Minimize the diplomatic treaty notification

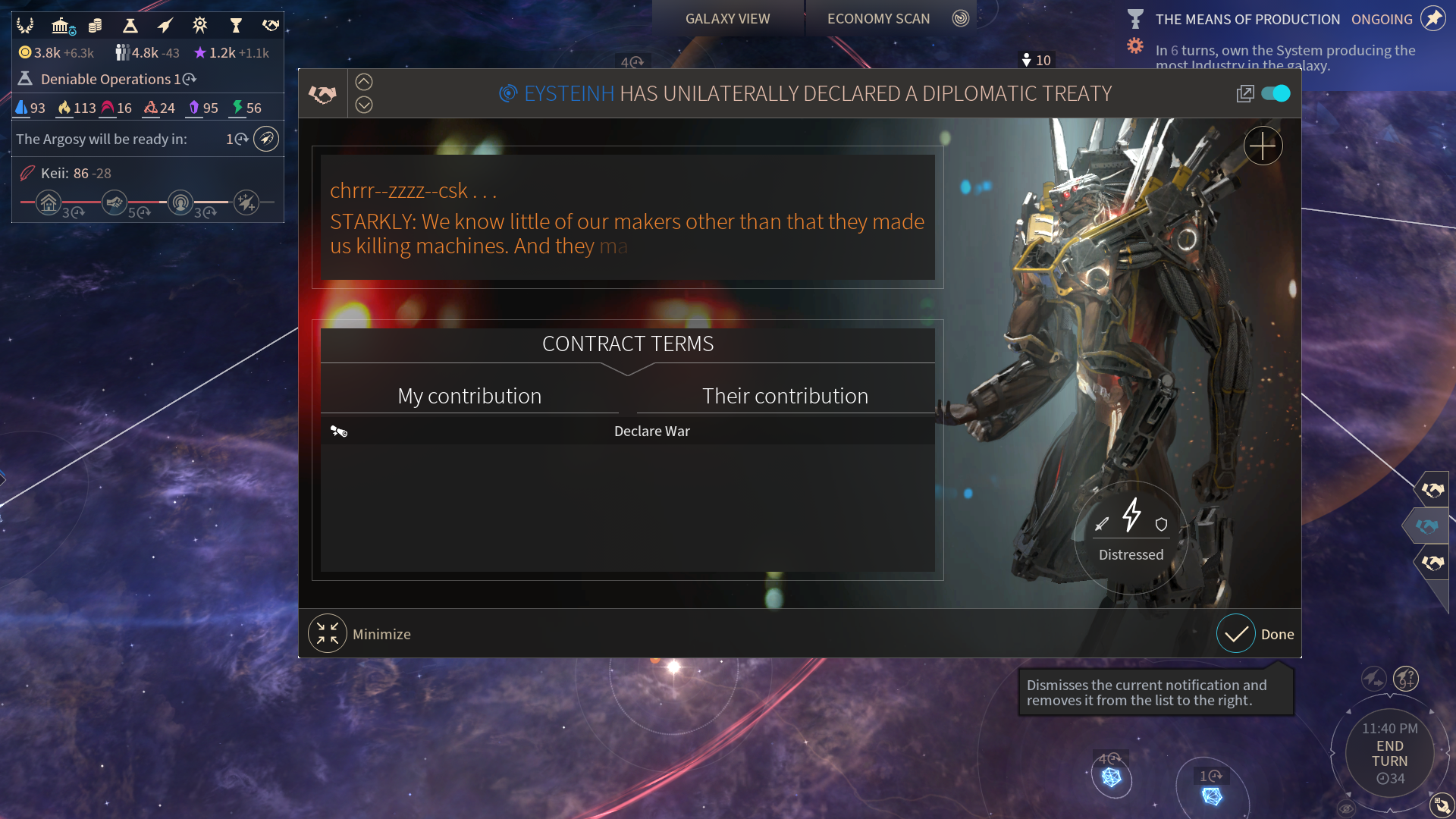[x=328, y=634]
